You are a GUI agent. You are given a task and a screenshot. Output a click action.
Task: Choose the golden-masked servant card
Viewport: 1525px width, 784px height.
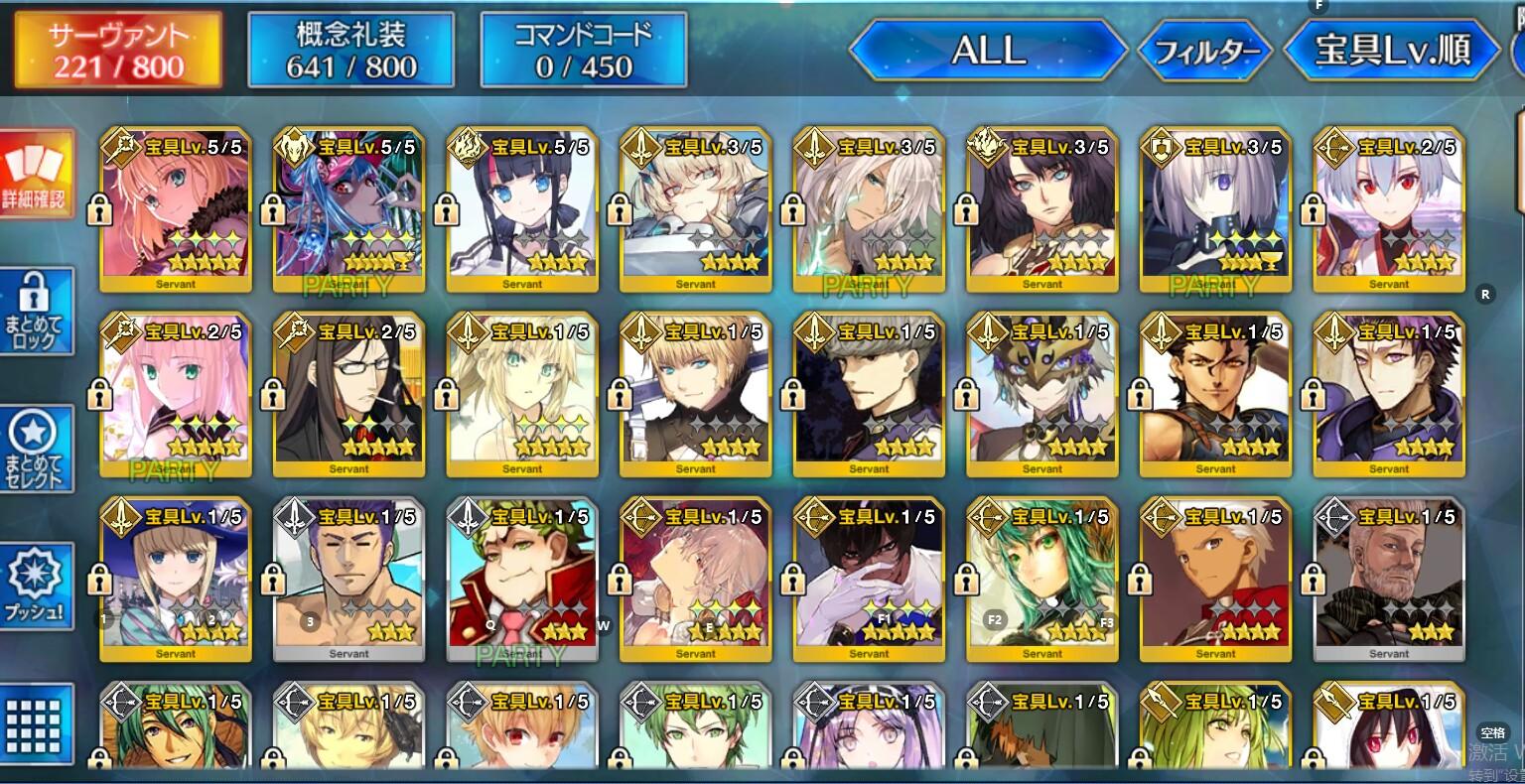[1042, 395]
